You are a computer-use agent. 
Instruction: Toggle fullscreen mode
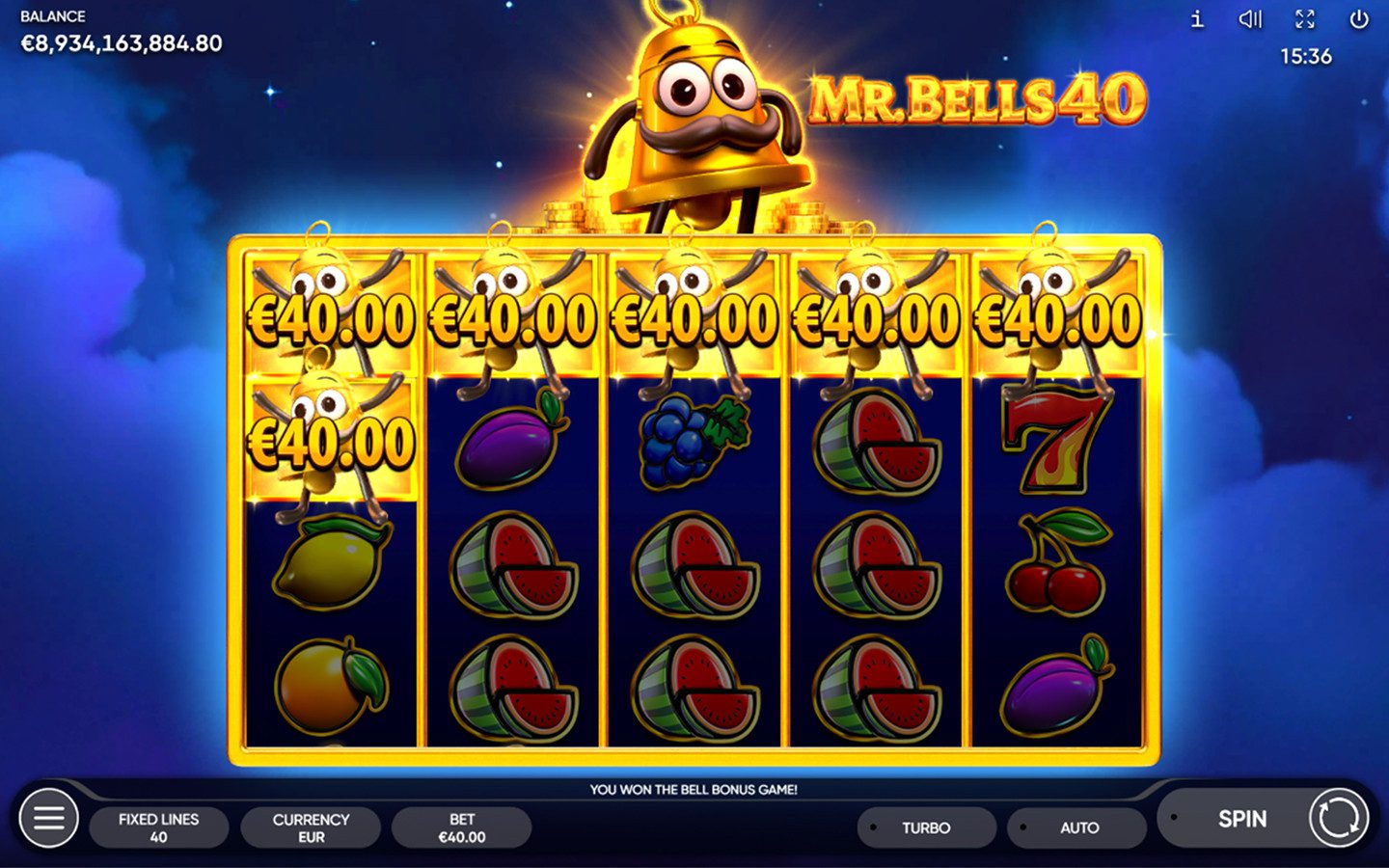click(x=1305, y=19)
